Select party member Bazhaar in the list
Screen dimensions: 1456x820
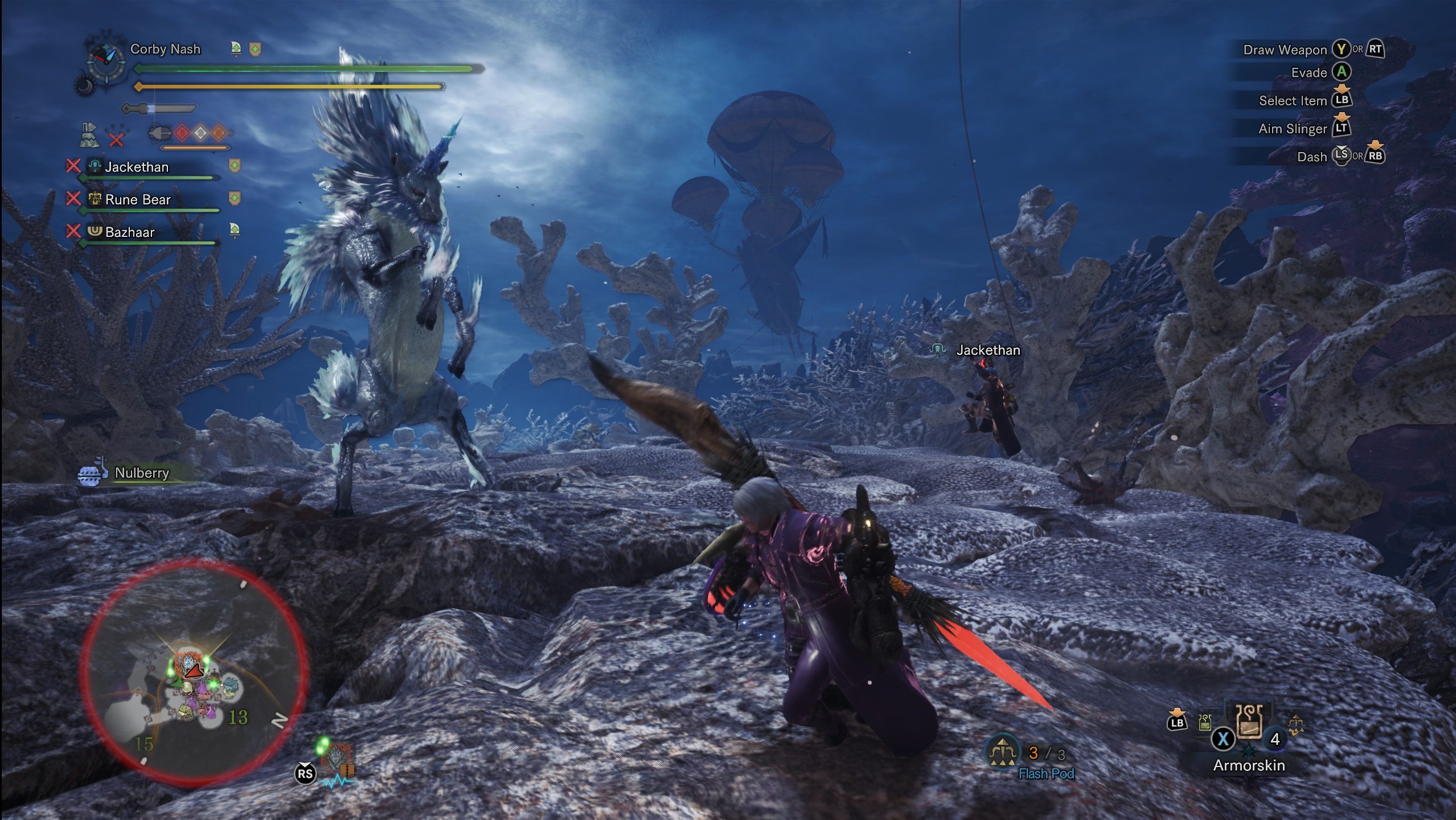[x=130, y=232]
